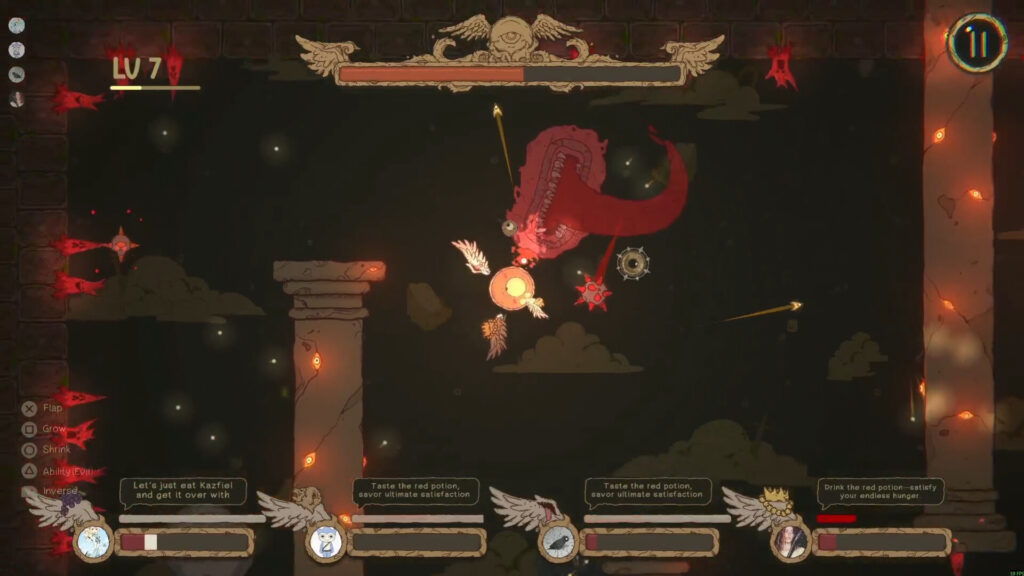The width and height of the screenshot is (1024, 576).
Task: Select the black crow portrait in the player panel
Action: coord(559,543)
